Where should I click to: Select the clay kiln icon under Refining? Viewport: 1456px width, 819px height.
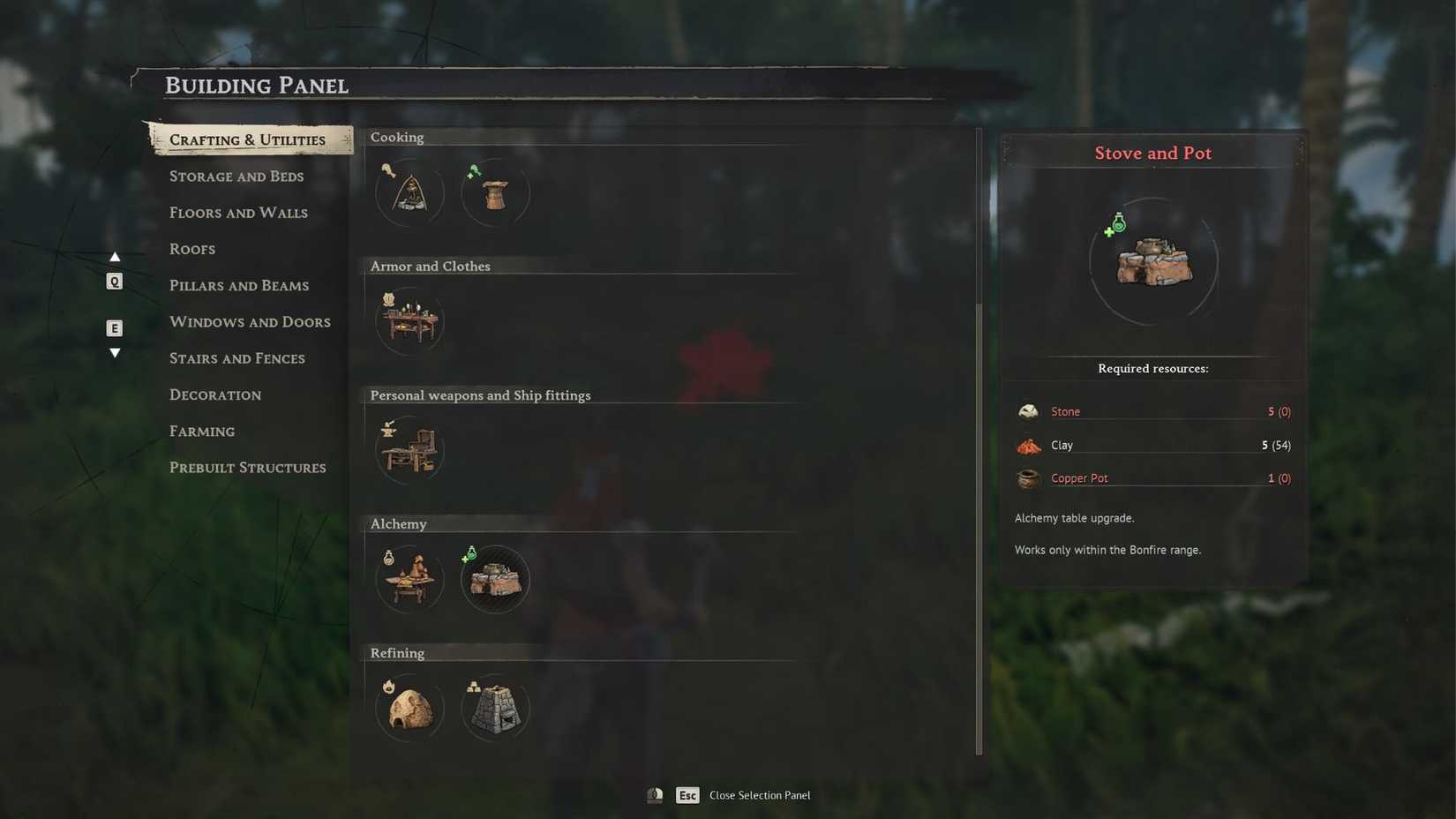[x=409, y=707]
